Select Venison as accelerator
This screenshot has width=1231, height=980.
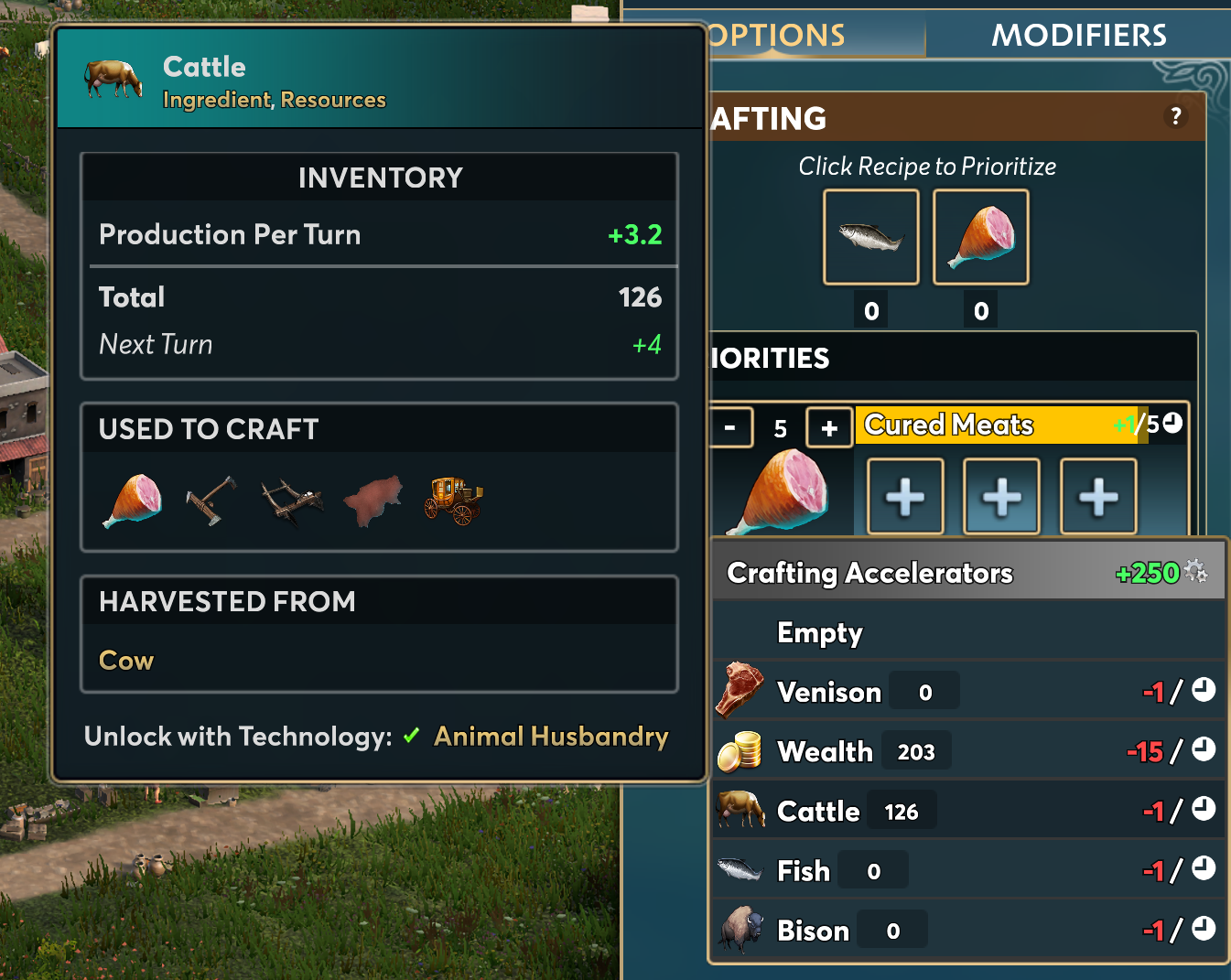829,692
